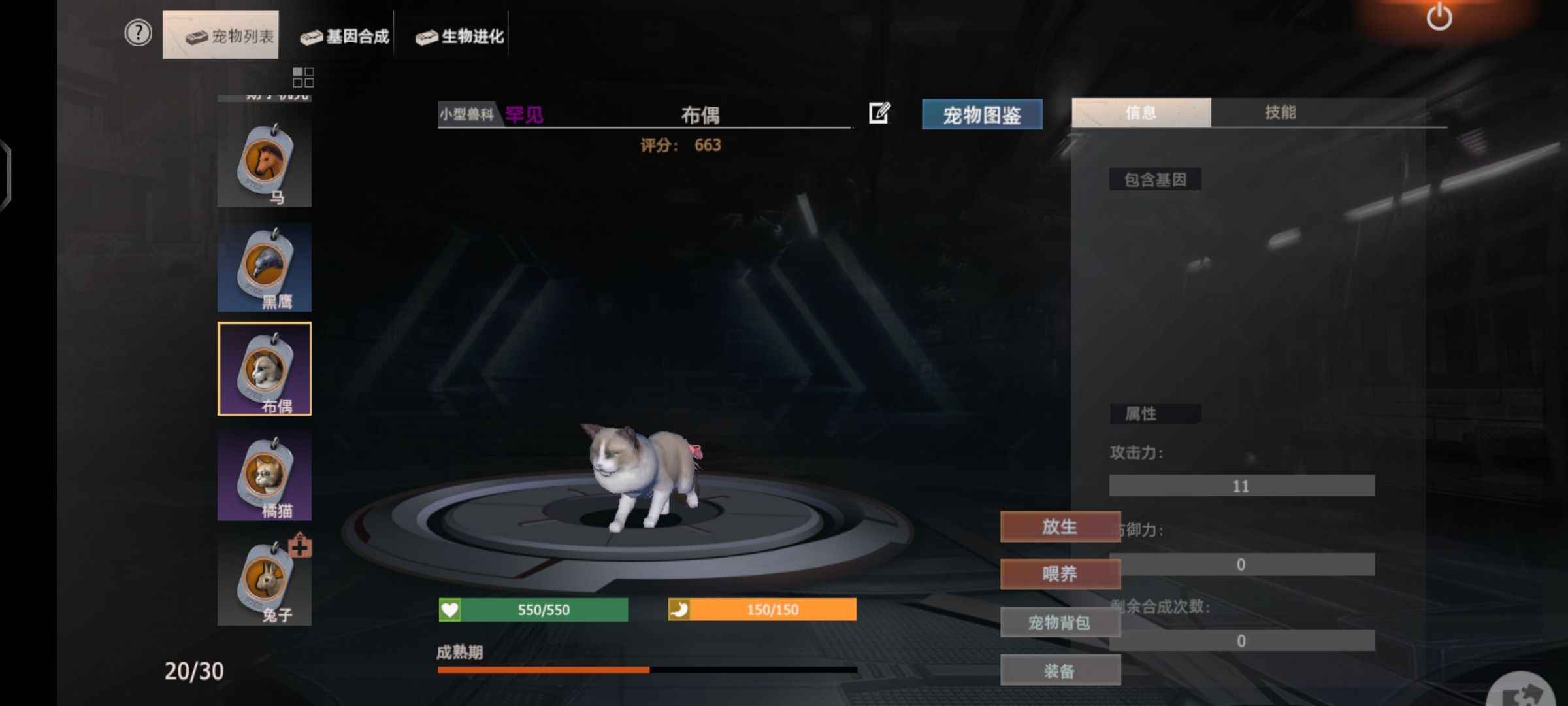Pick the 橘猫 orange cat pet tag
This screenshot has width=1568, height=706.
point(265,476)
